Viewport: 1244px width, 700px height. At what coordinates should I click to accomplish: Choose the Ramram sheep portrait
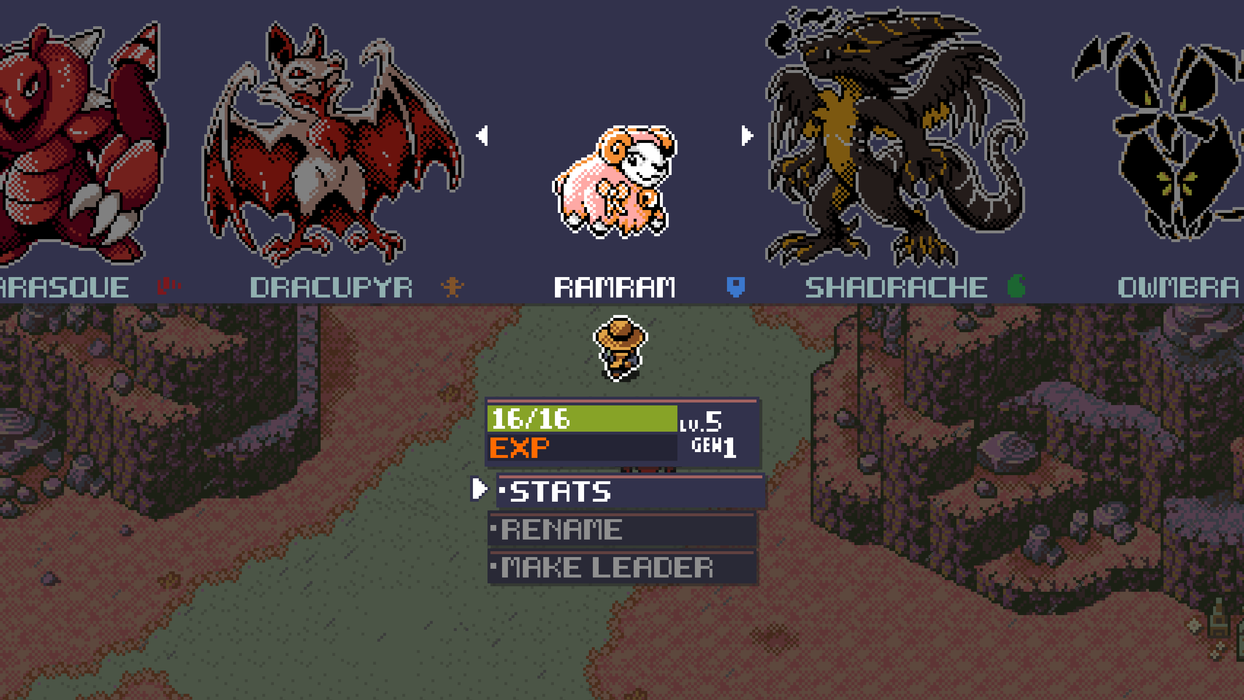point(615,182)
